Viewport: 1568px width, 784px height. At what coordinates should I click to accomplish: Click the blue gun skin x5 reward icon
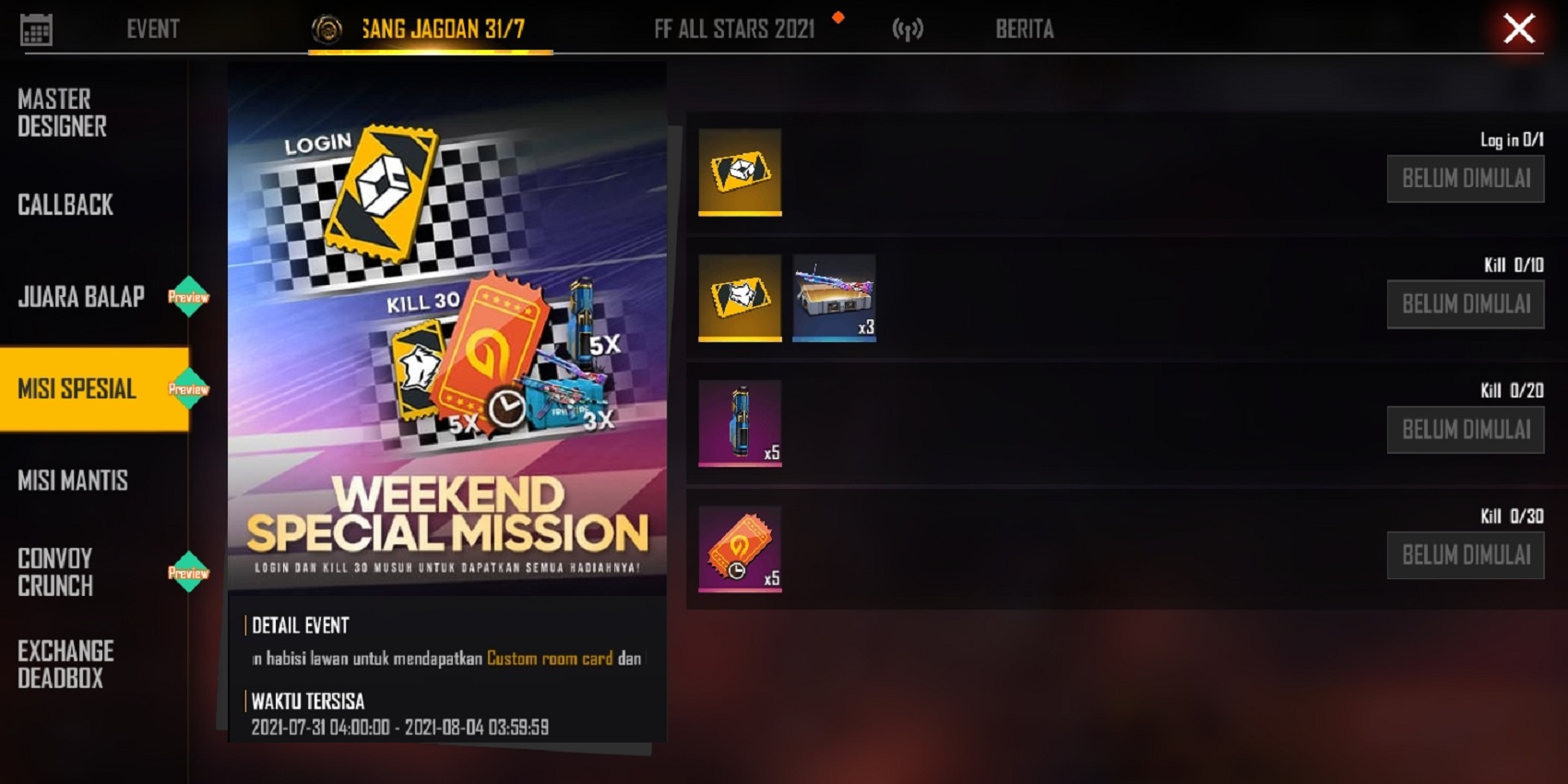(x=740, y=423)
